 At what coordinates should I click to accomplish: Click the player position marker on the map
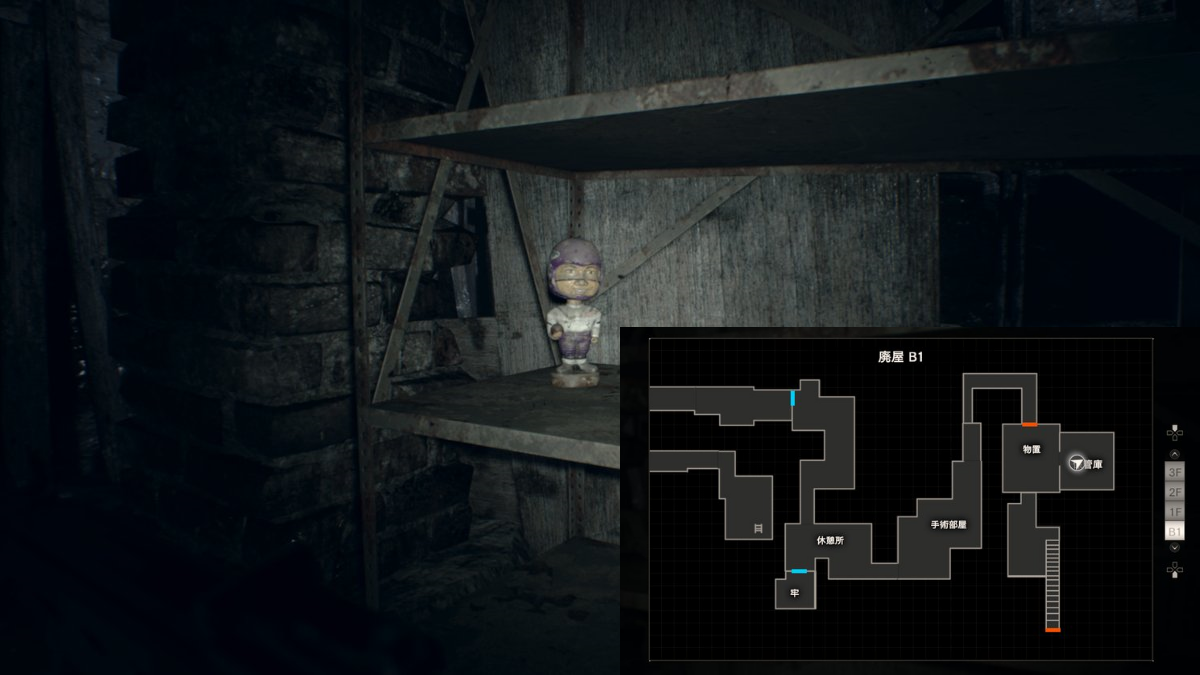coord(1077,463)
